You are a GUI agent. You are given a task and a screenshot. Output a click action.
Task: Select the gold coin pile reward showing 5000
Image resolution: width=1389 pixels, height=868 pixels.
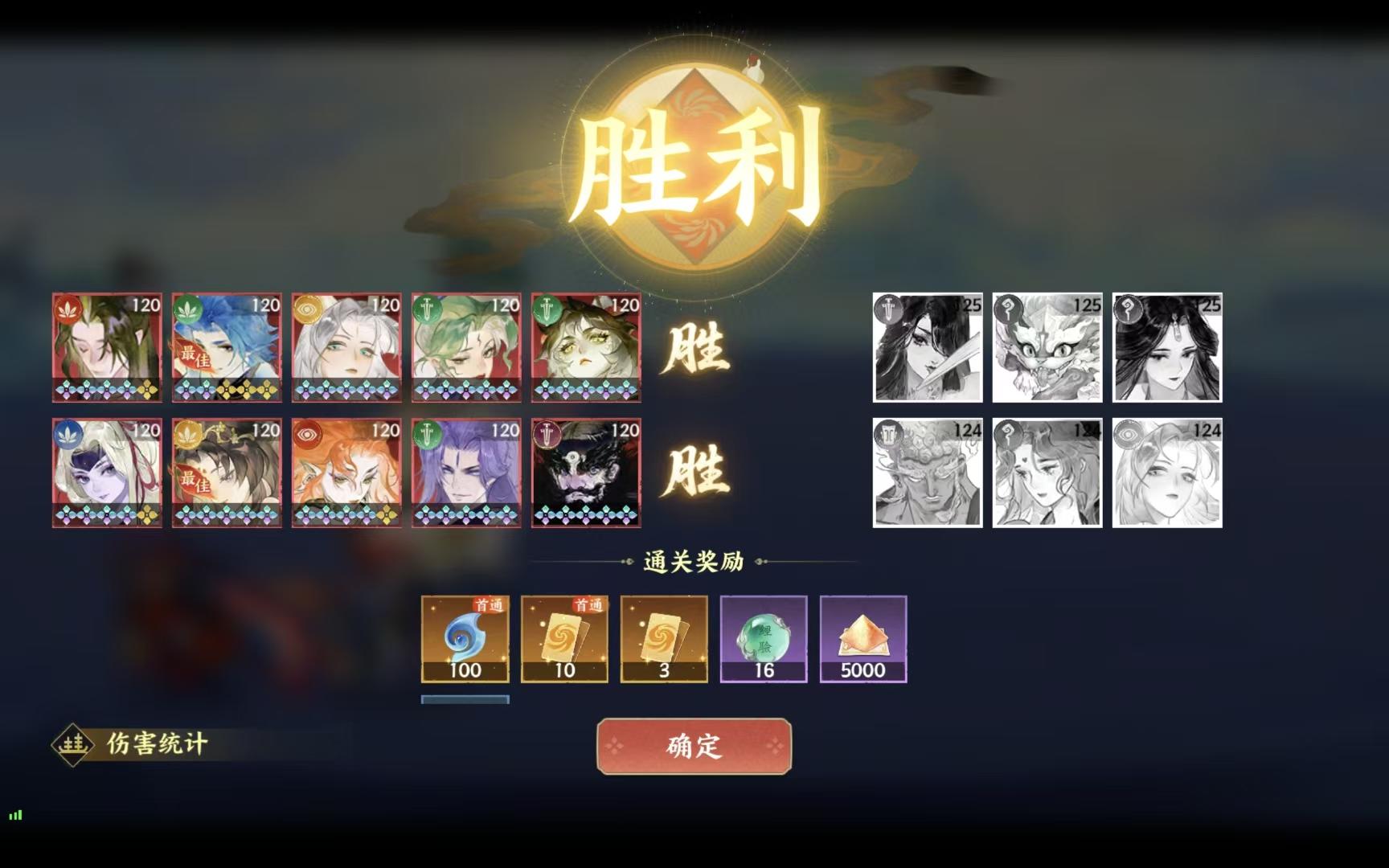[x=862, y=639]
